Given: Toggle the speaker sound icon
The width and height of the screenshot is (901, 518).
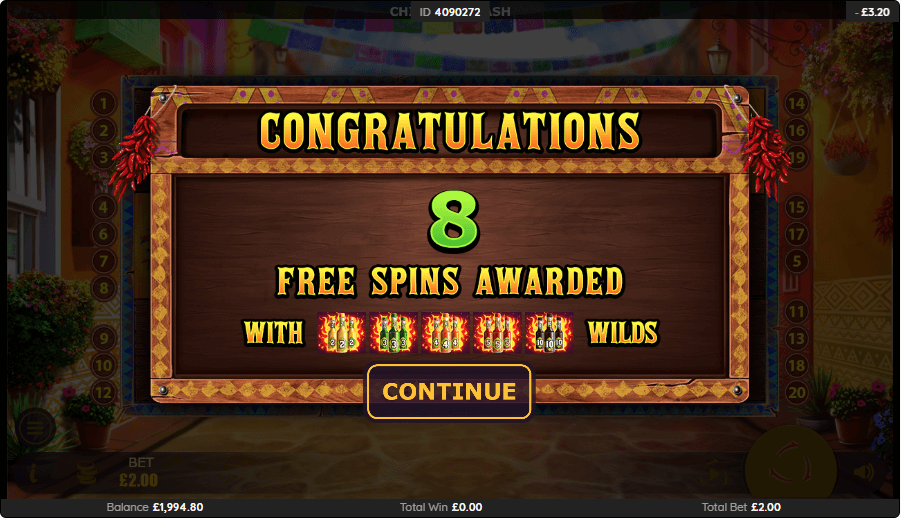Looking at the screenshot, I should 863,472.
